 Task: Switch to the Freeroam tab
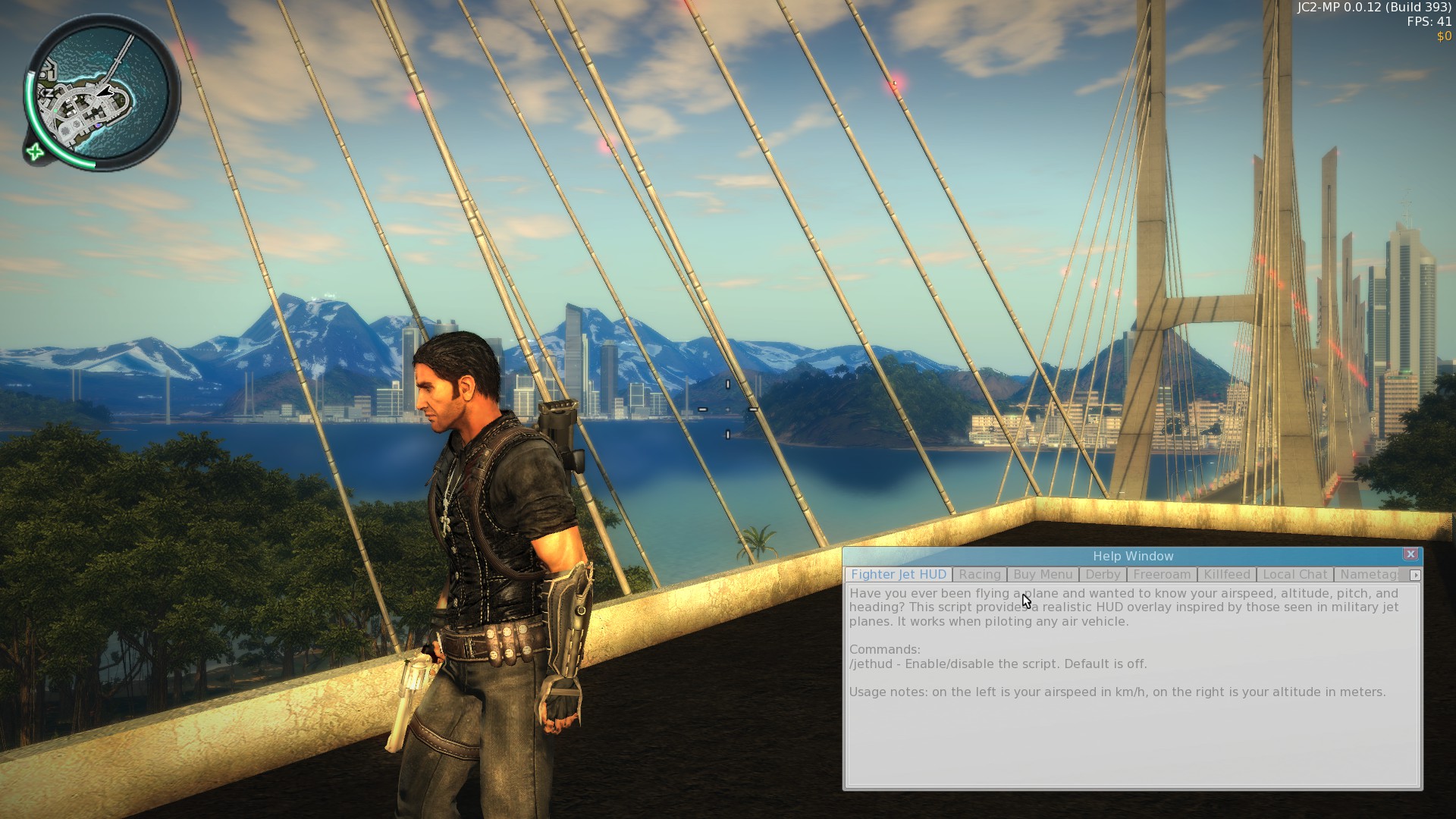(1162, 575)
